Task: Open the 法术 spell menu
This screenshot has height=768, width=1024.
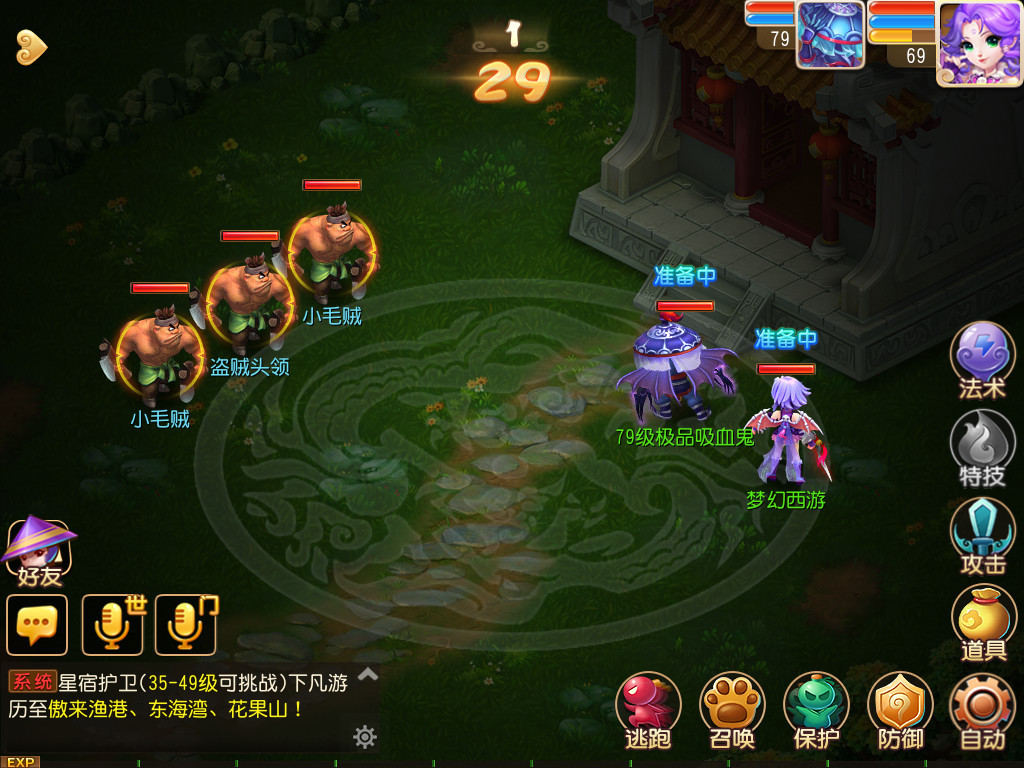Action: coord(982,358)
